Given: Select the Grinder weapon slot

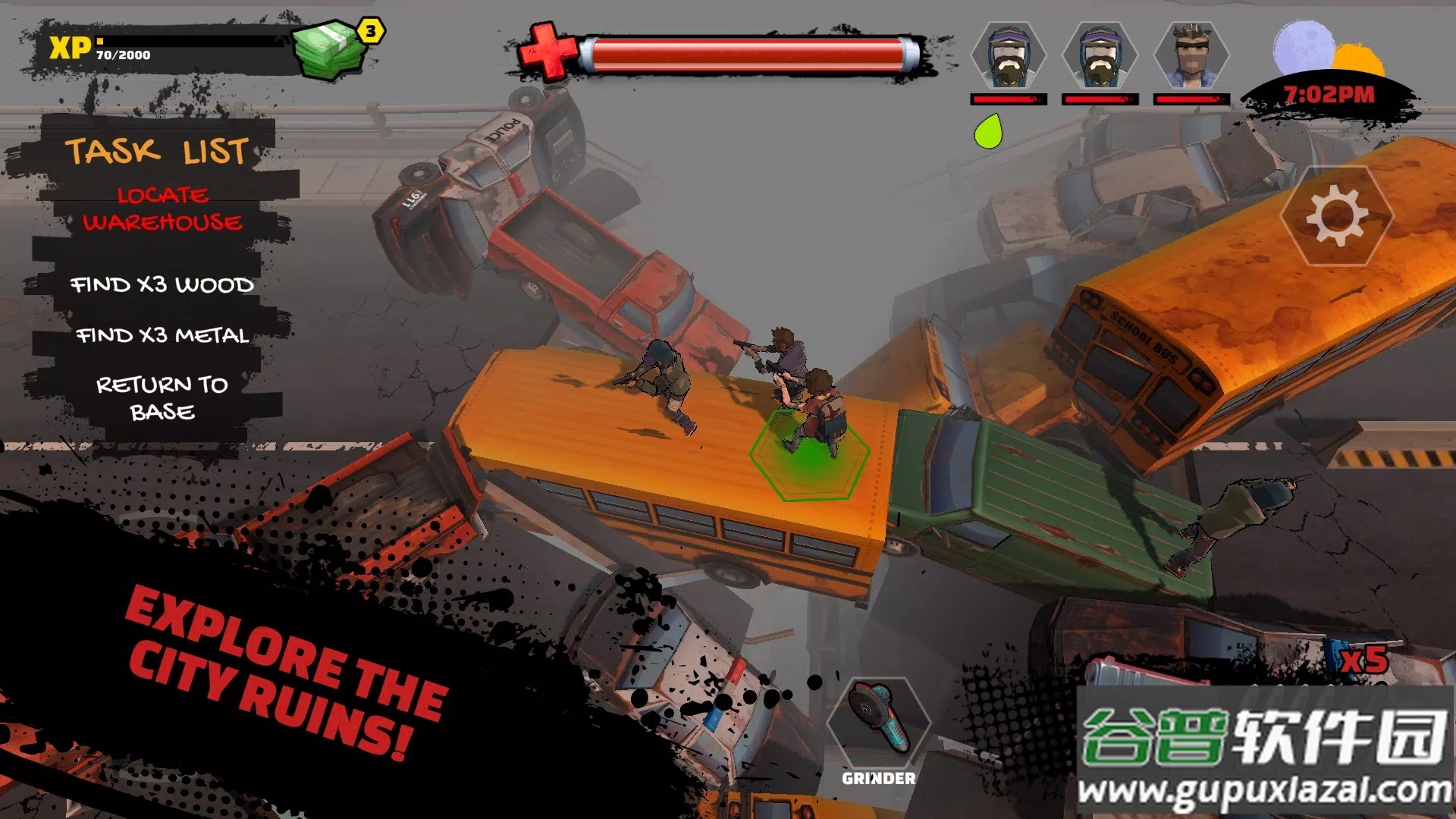Looking at the screenshot, I should [x=878, y=723].
